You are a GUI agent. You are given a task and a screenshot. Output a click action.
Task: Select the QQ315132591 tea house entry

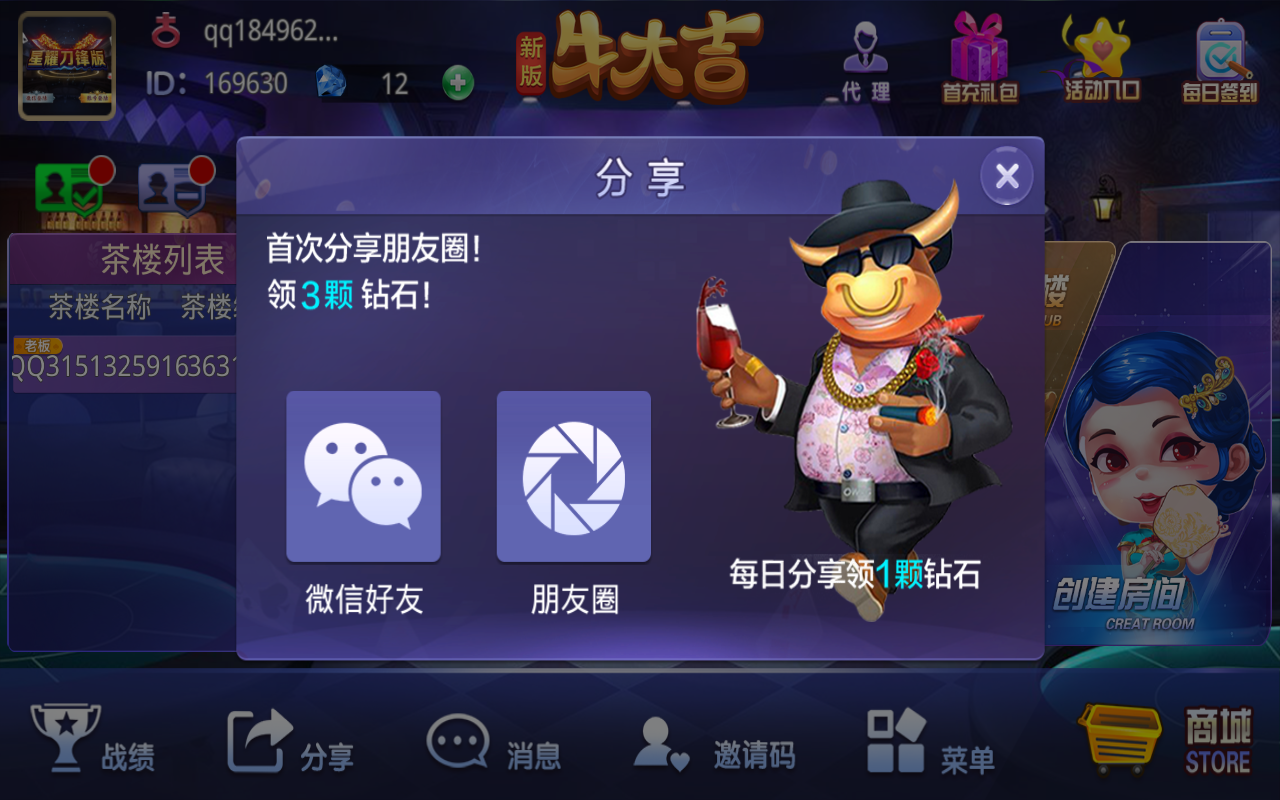120,367
